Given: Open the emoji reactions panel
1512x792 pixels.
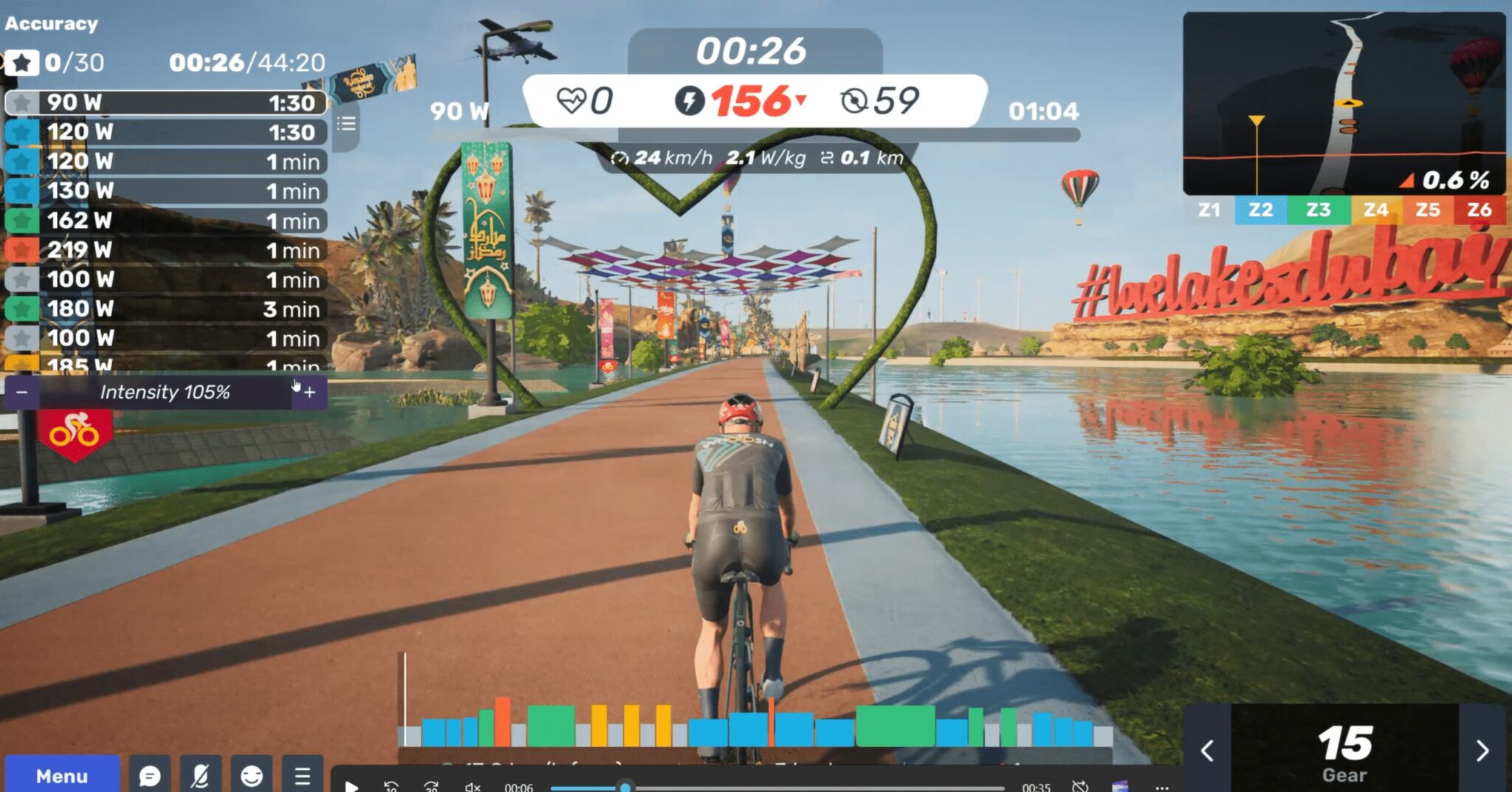Looking at the screenshot, I should click(x=251, y=775).
